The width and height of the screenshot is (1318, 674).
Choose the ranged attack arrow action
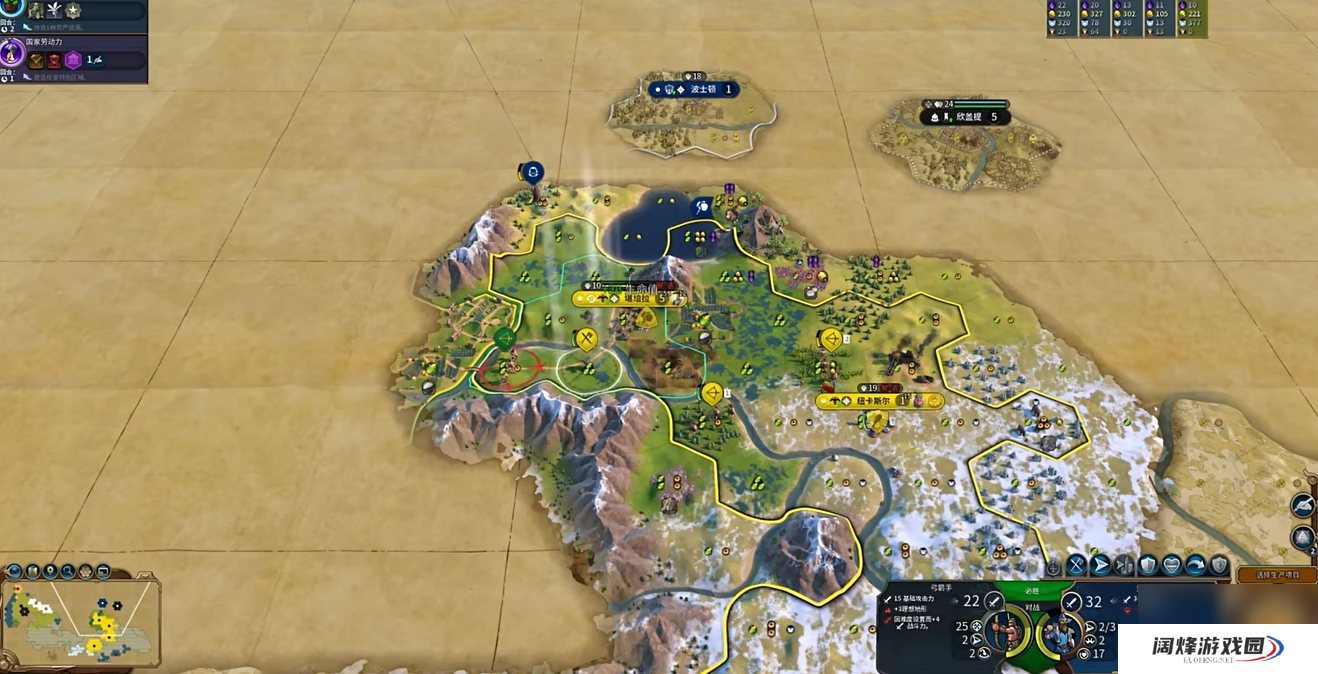pyautogui.click(x=1101, y=565)
